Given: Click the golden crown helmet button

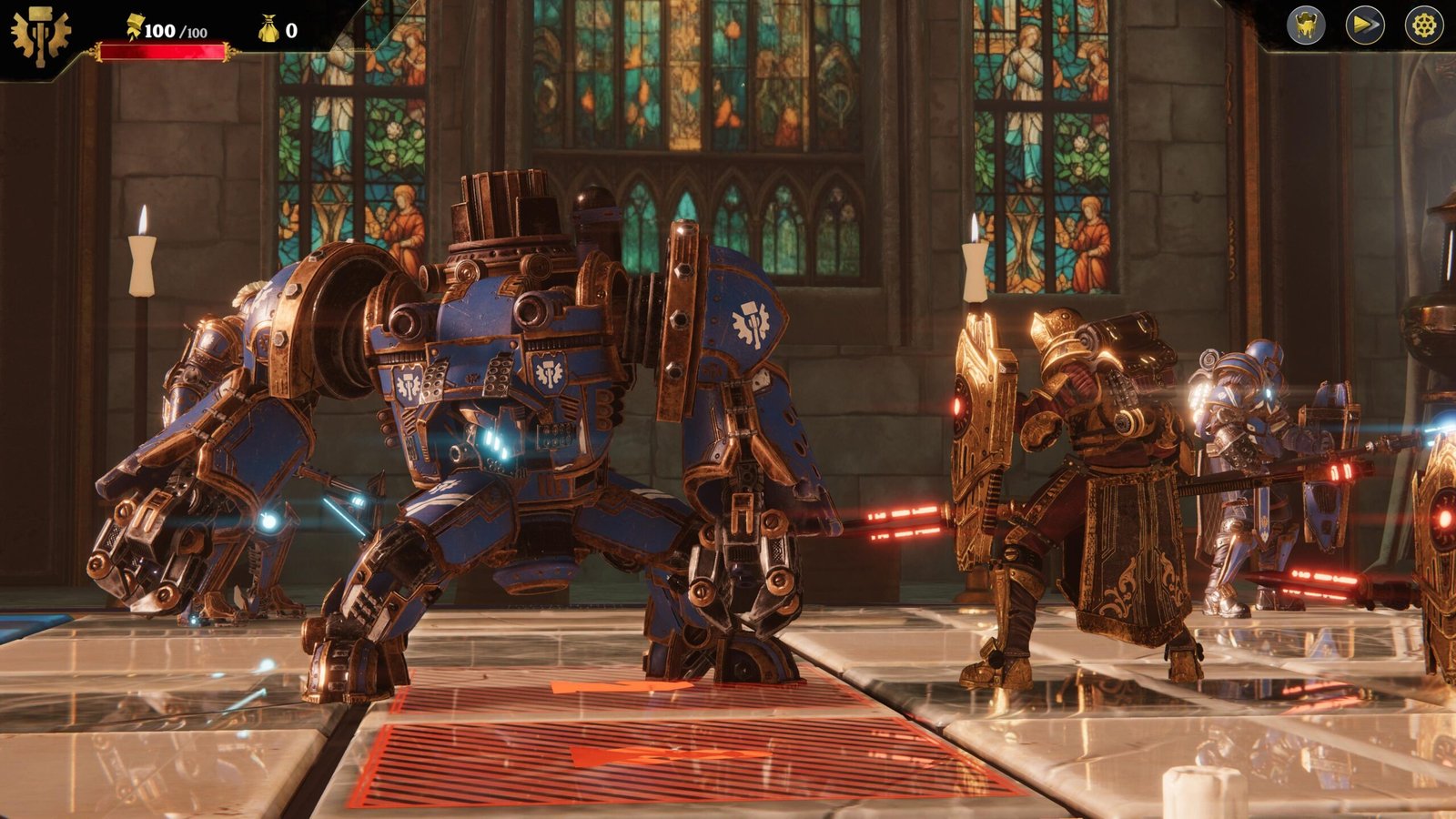Looking at the screenshot, I should (1306, 25).
